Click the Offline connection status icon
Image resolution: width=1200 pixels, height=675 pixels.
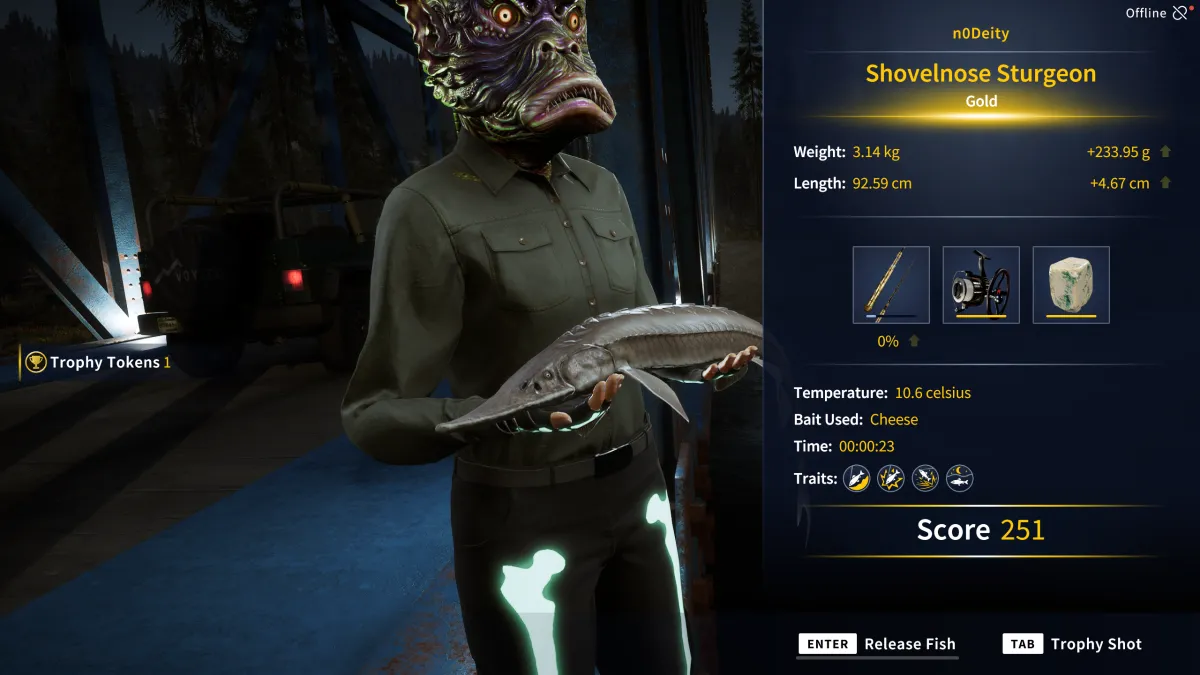click(1181, 13)
